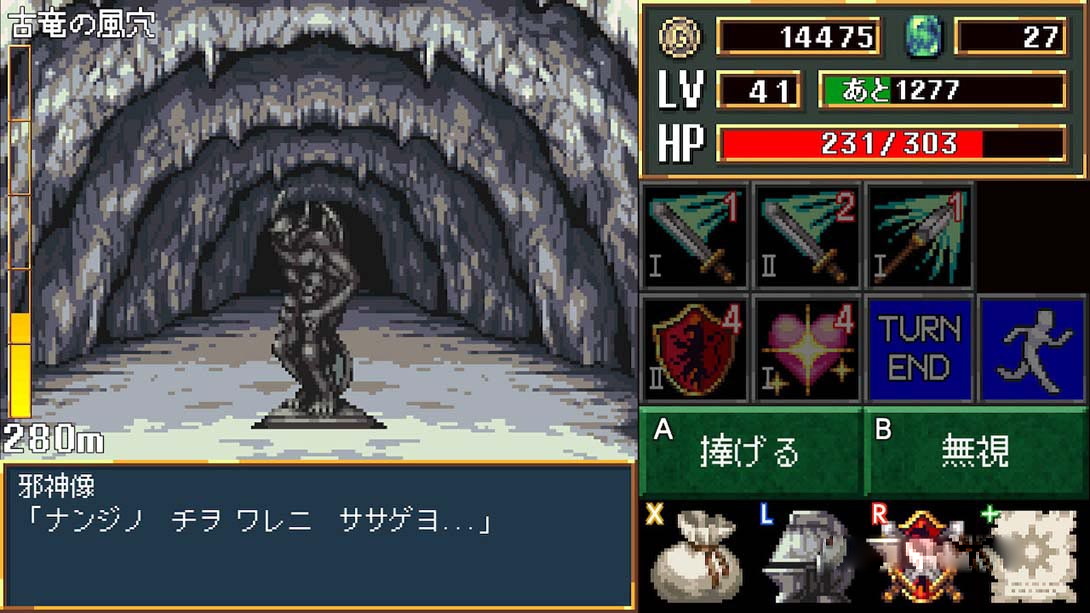Select the level I sword slash skill

(x=695, y=237)
